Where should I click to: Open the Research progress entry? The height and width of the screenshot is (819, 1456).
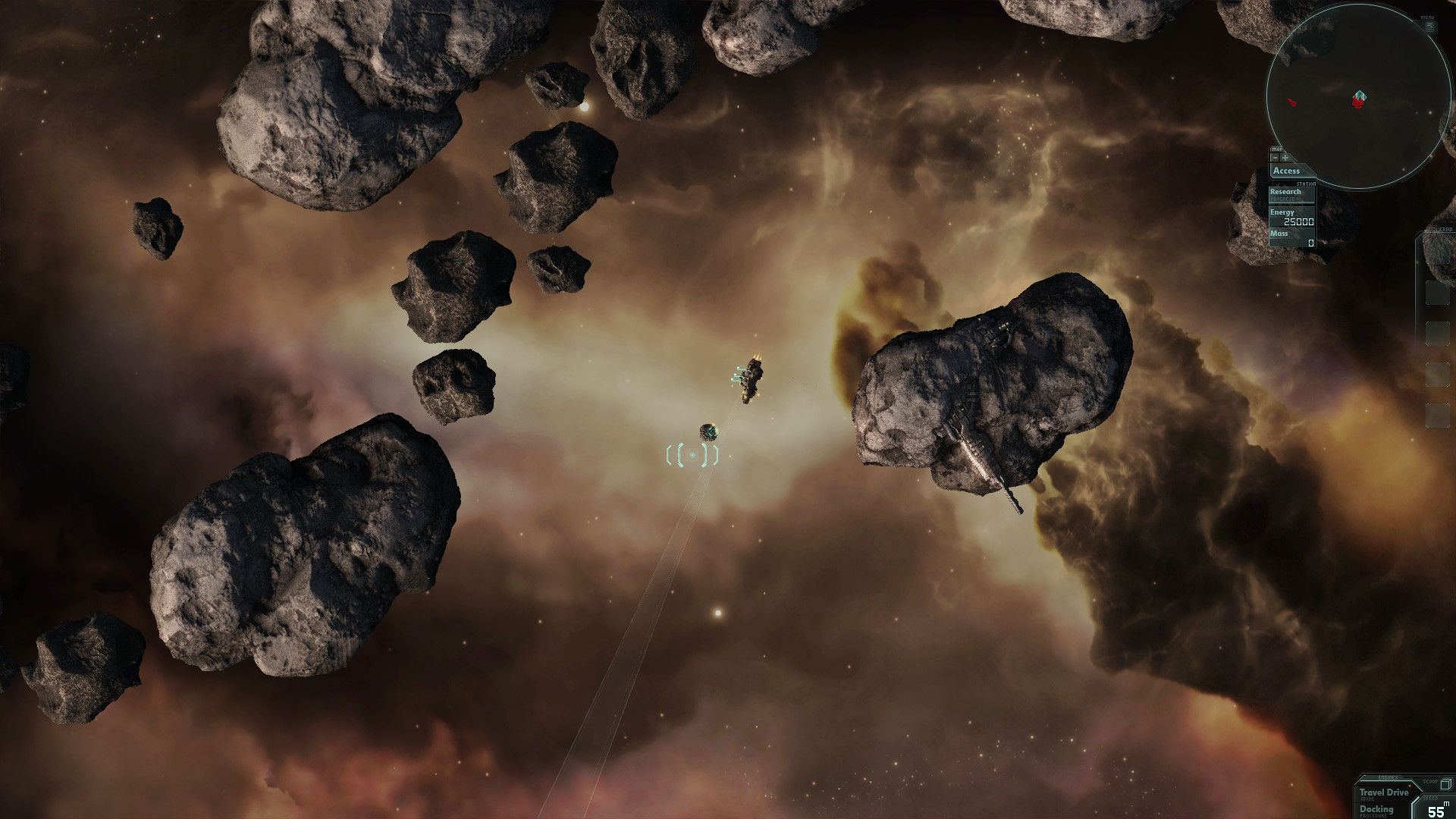click(x=1285, y=192)
